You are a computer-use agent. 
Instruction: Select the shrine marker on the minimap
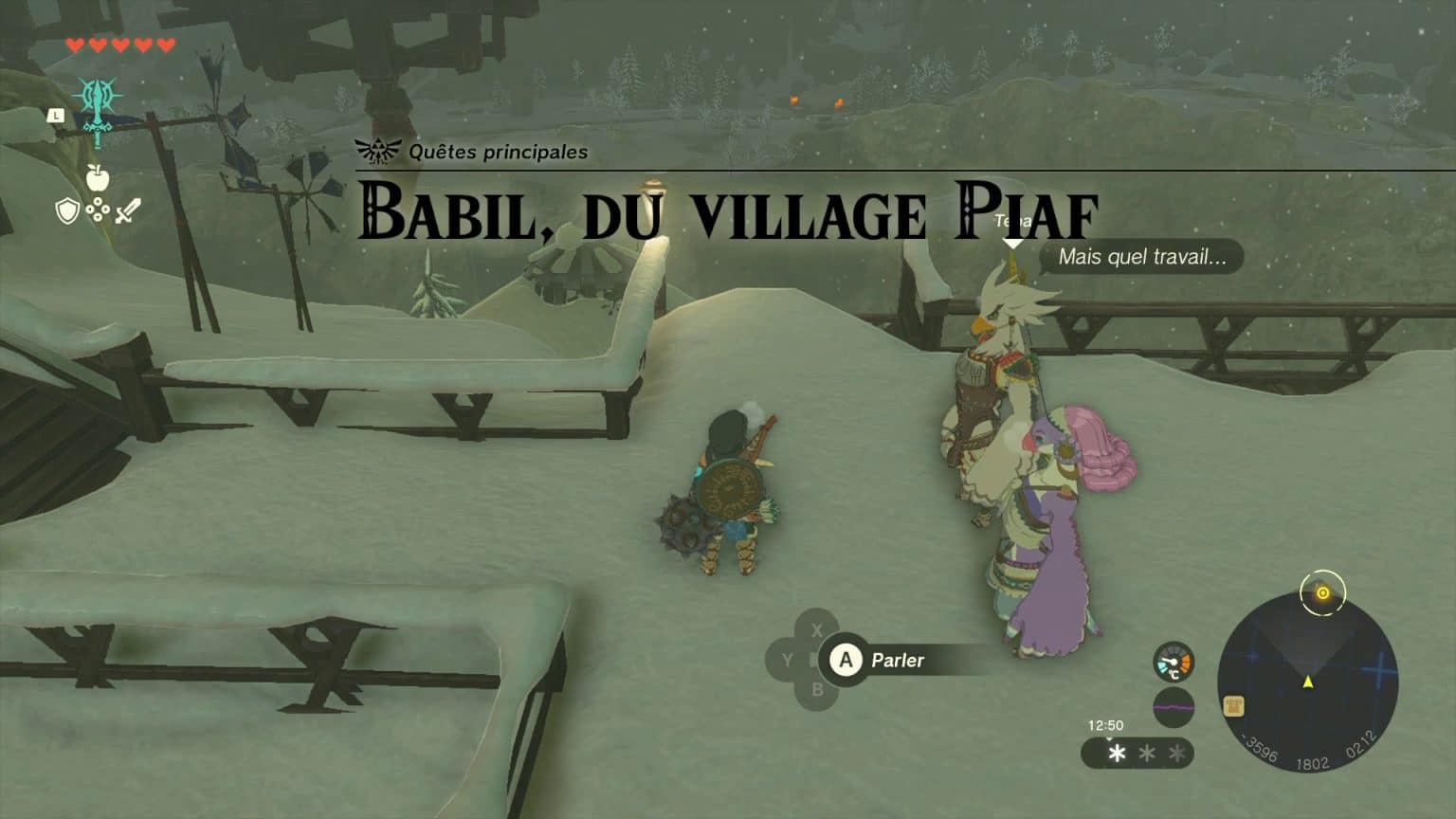tap(1232, 706)
